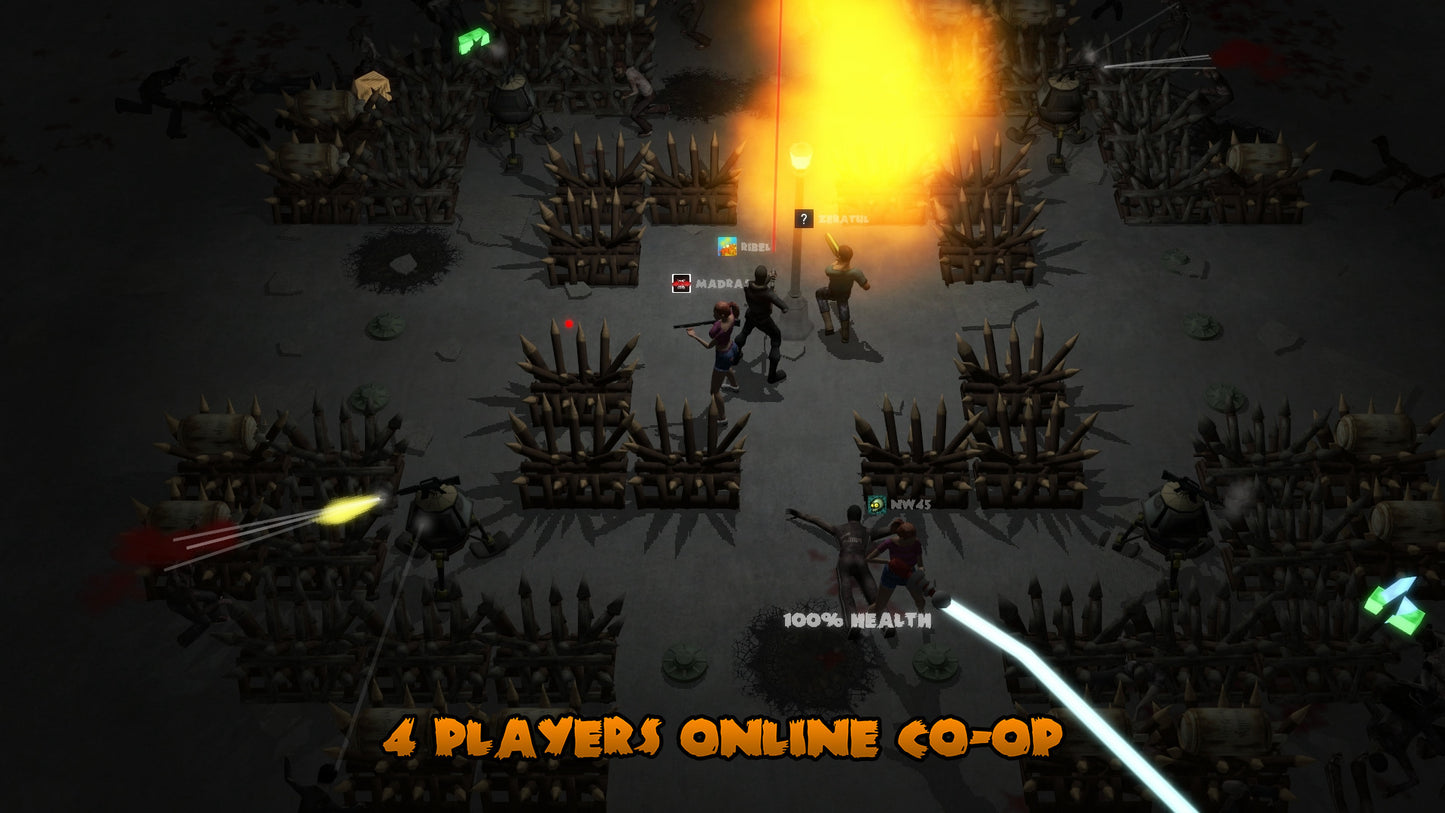Click the green arrow indicator in top-left corner

[x=473, y=38]
